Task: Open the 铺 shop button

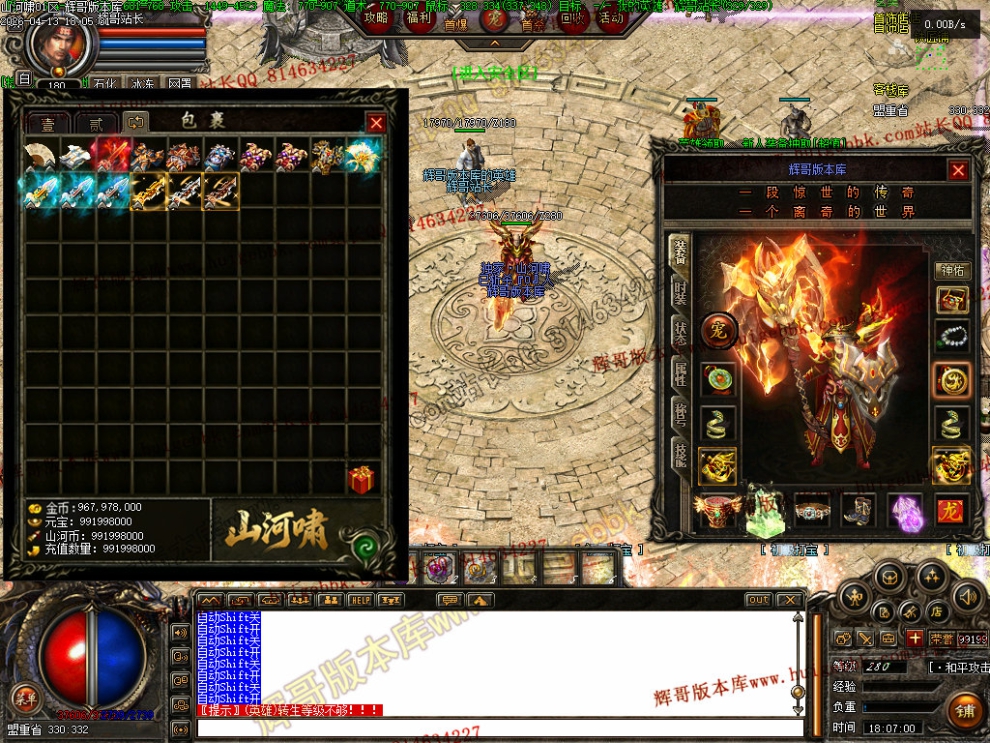Action: click(964, 709)
